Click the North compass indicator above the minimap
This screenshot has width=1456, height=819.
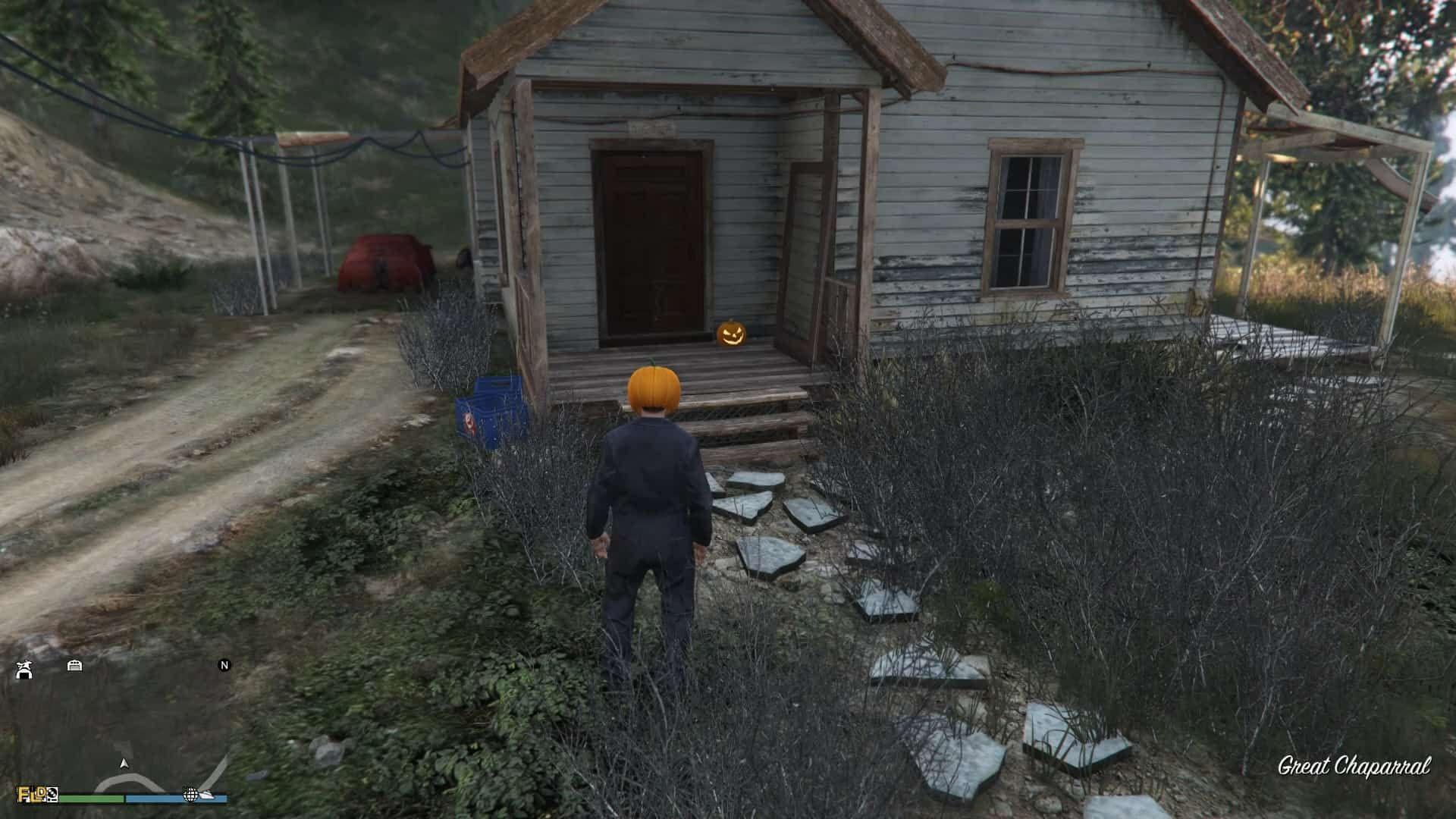tap(224, 666)
